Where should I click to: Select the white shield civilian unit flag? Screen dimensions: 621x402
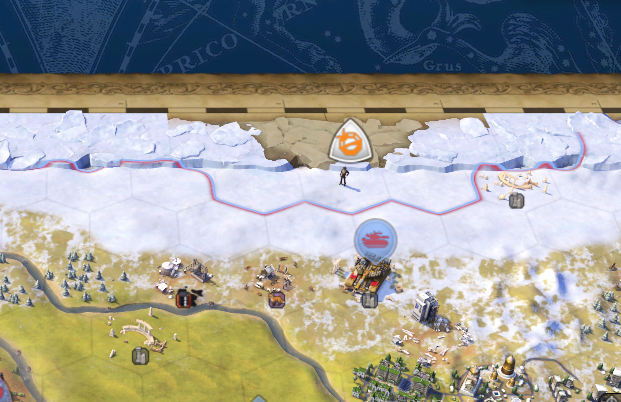pos(349,142)
